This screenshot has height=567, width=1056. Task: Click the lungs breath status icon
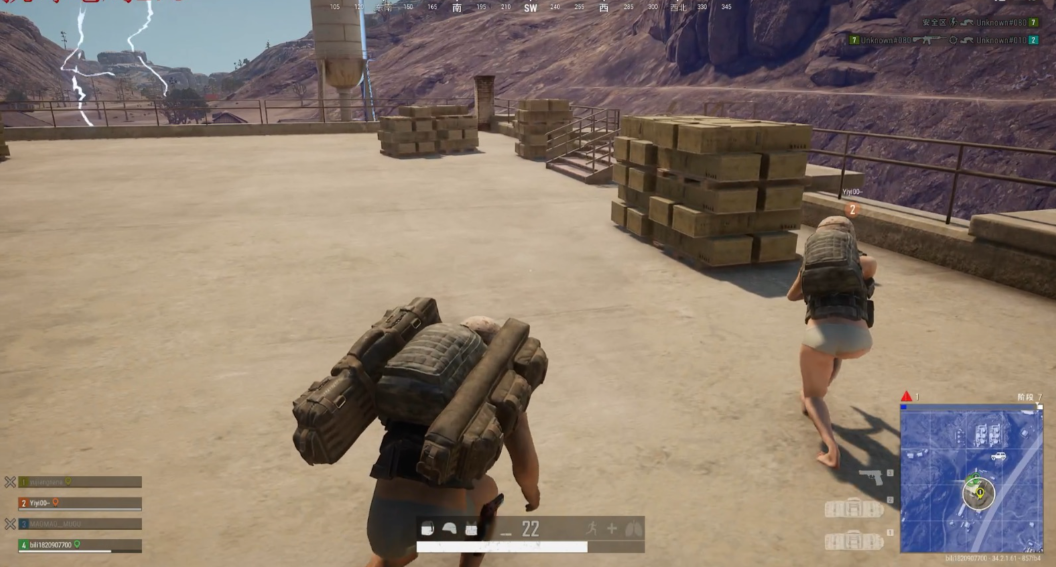[632, 529]
